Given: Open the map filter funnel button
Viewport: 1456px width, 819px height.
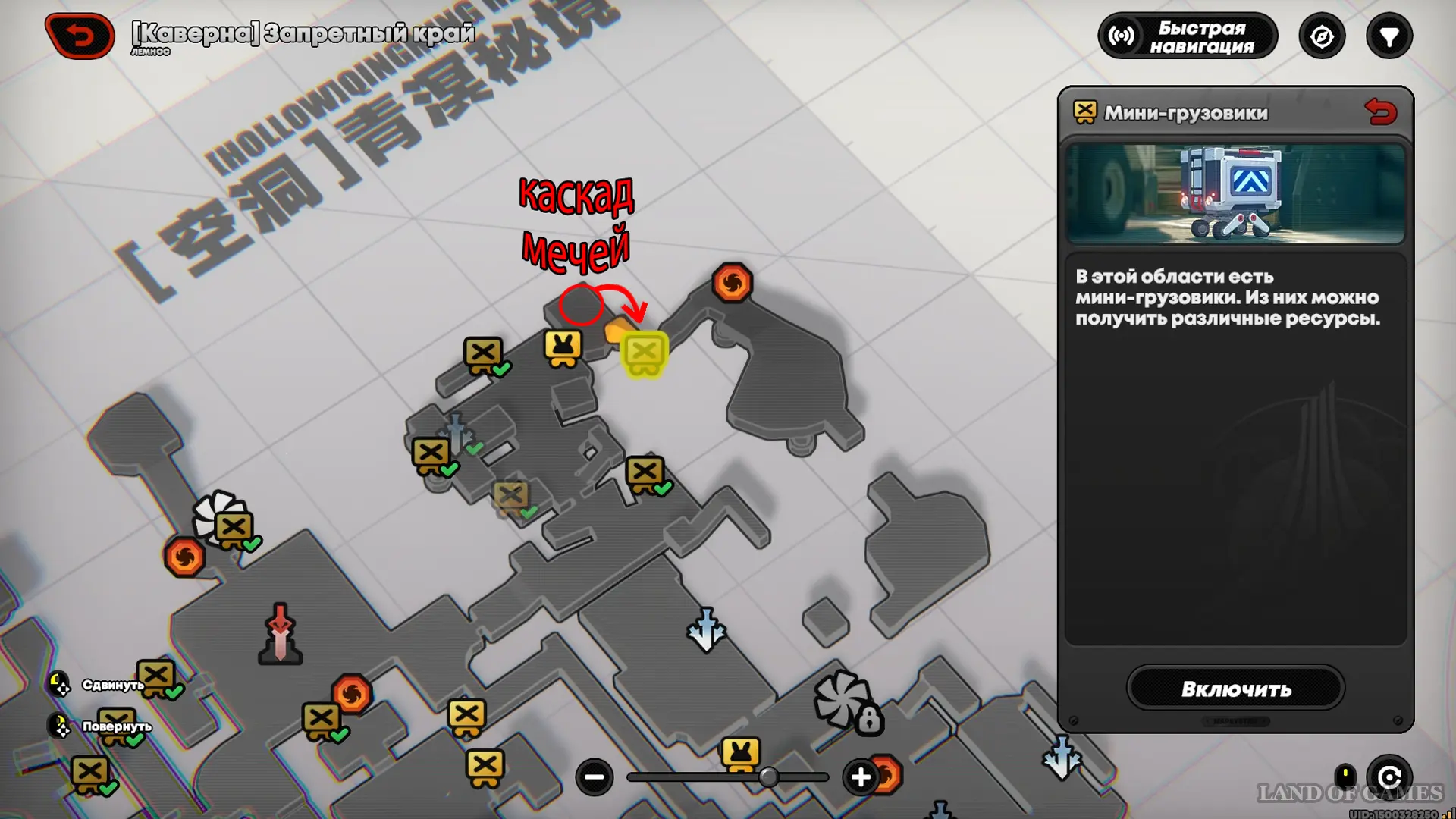Looking at the screenshot, I should pos(1389,36).
